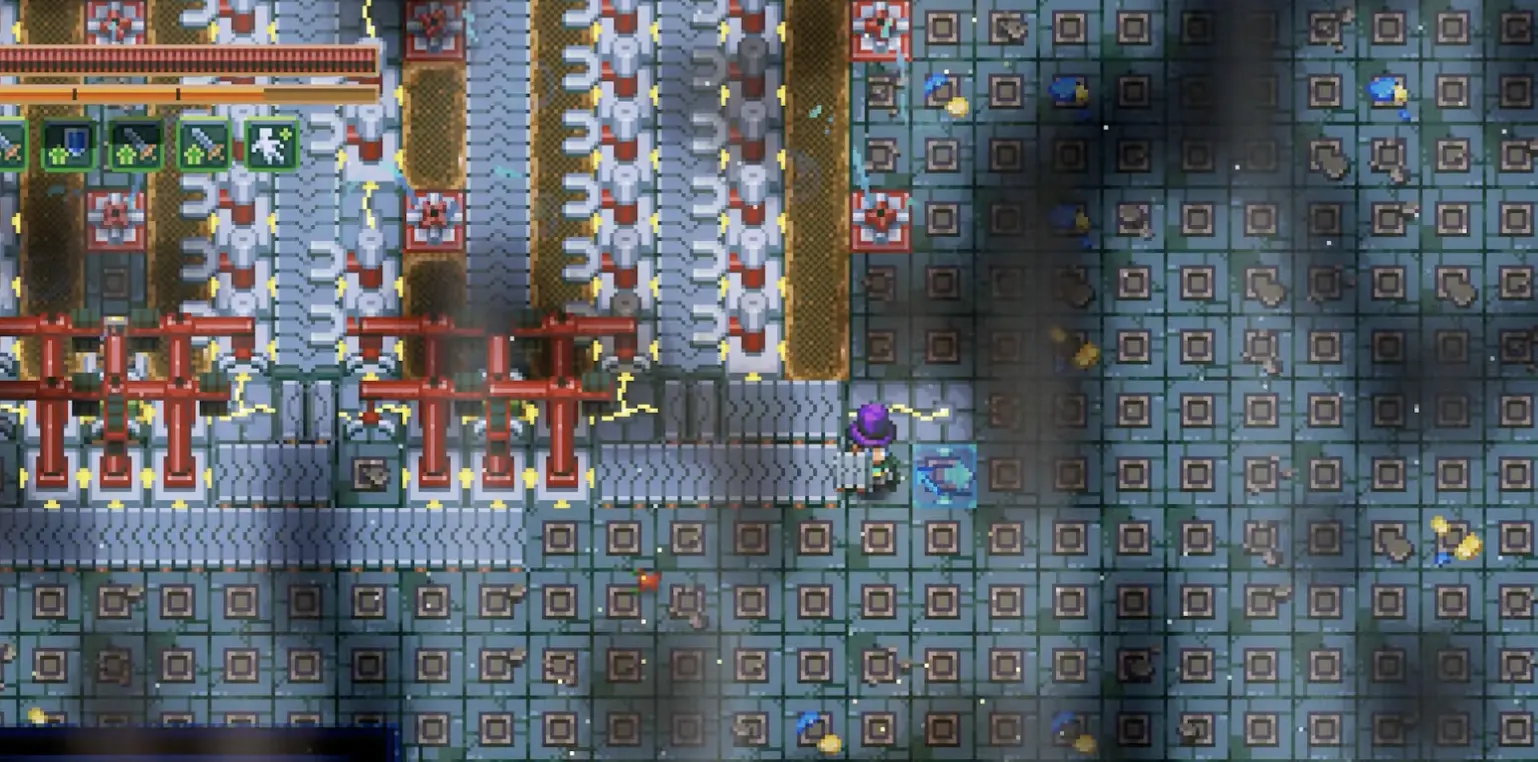
Task: Click a tick marker on the orange progress bar
Action: [x=75, y=92]
